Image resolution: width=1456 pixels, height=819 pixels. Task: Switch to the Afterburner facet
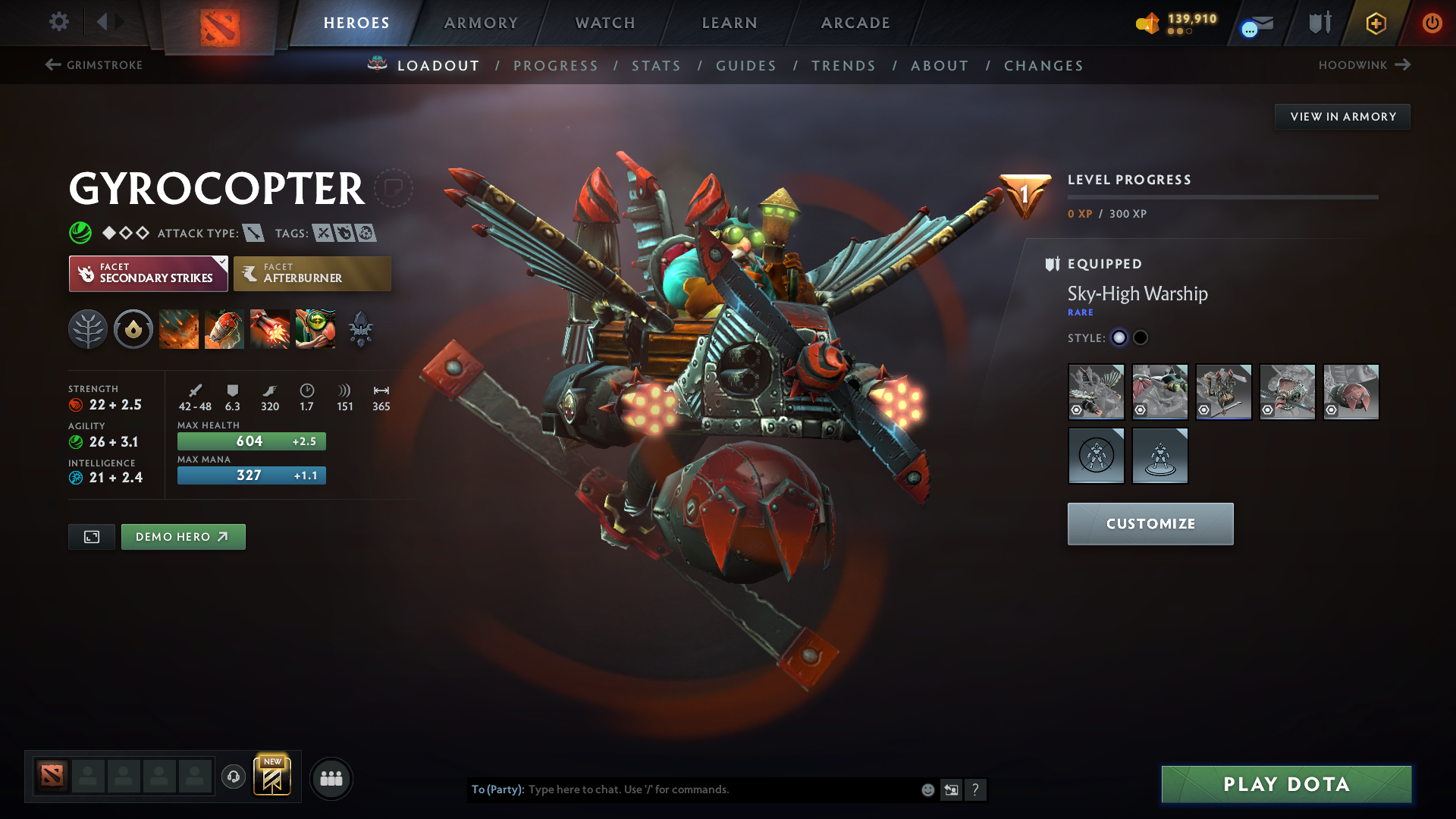click(x=312, y=273)
